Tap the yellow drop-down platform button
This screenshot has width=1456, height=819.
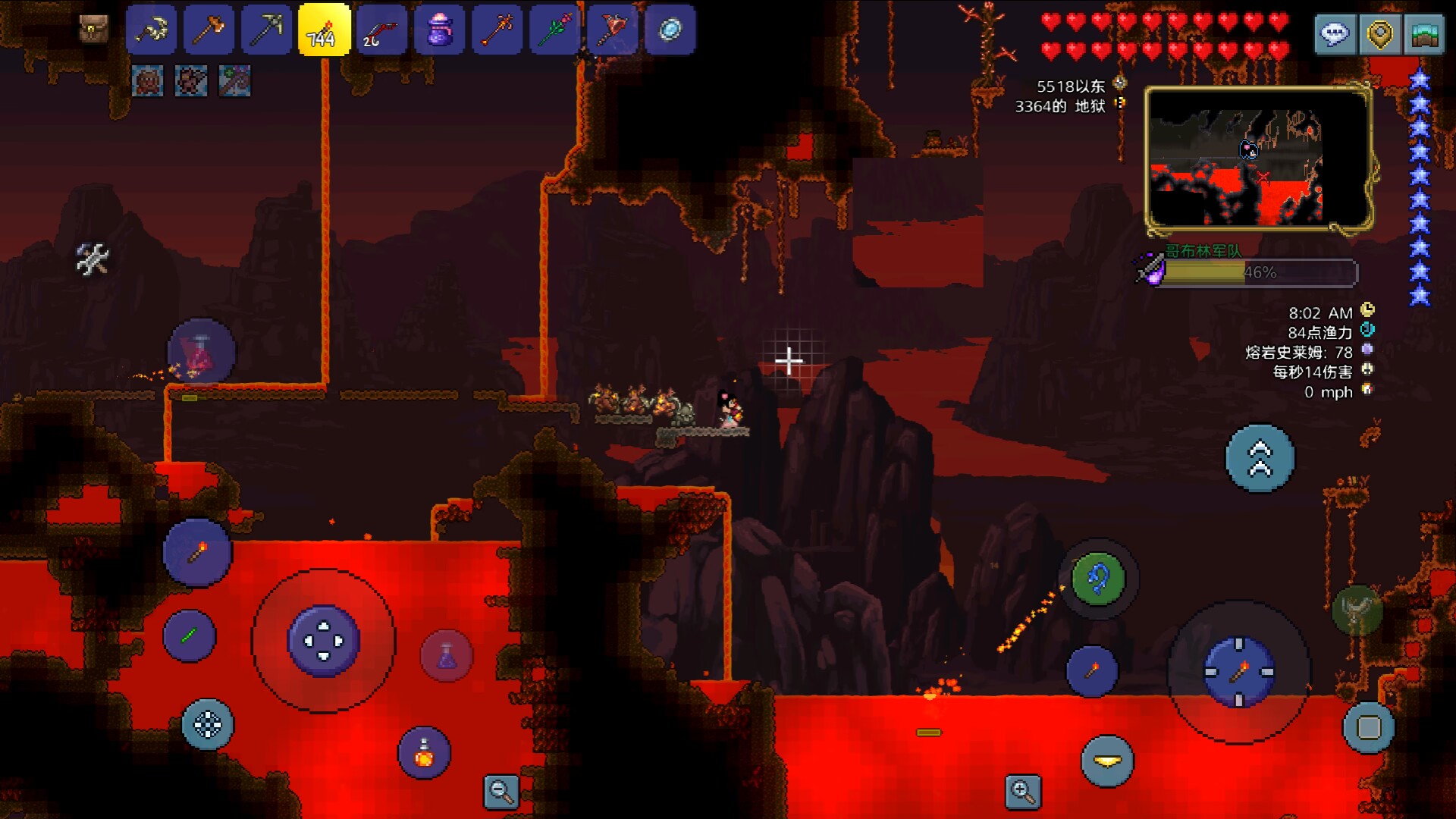coord(1107,761)
